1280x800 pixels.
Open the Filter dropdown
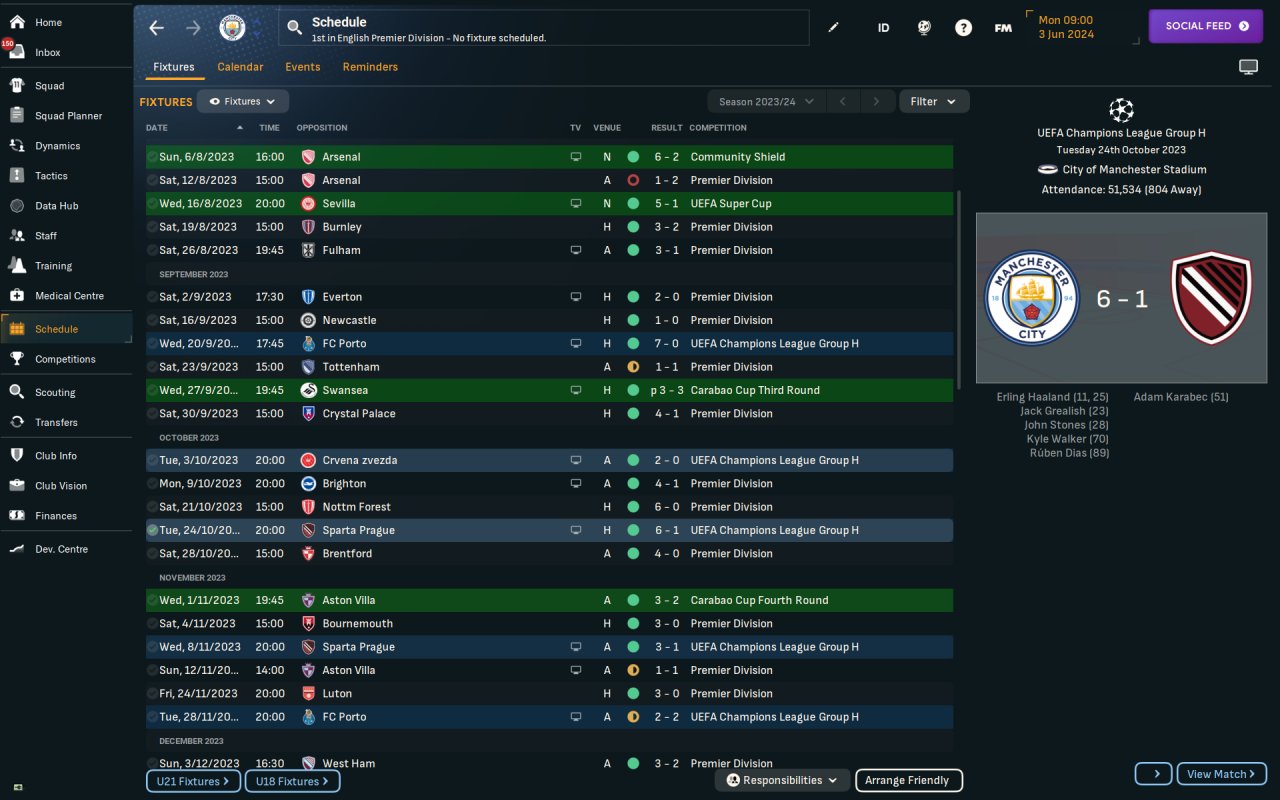tap(933, 101)
